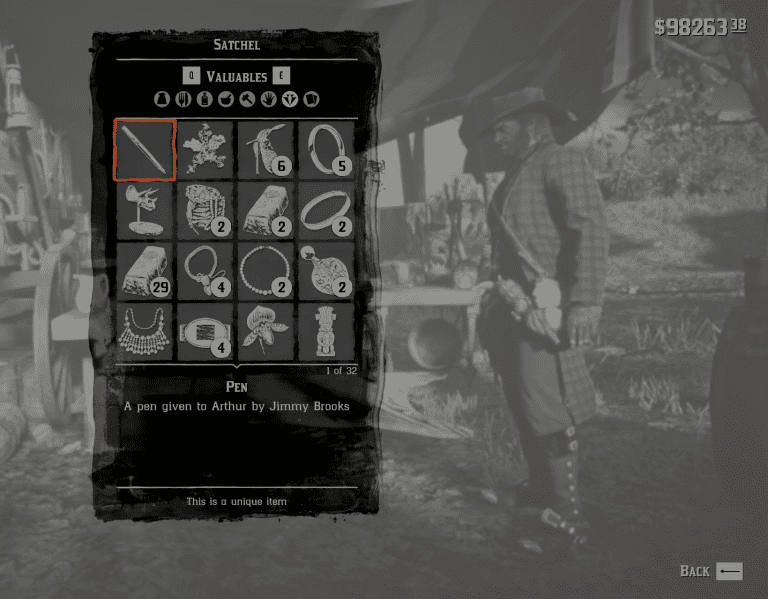The image size is (768, 599).
Task: Pick the ring stack of 5
Action: pos(326,150)
